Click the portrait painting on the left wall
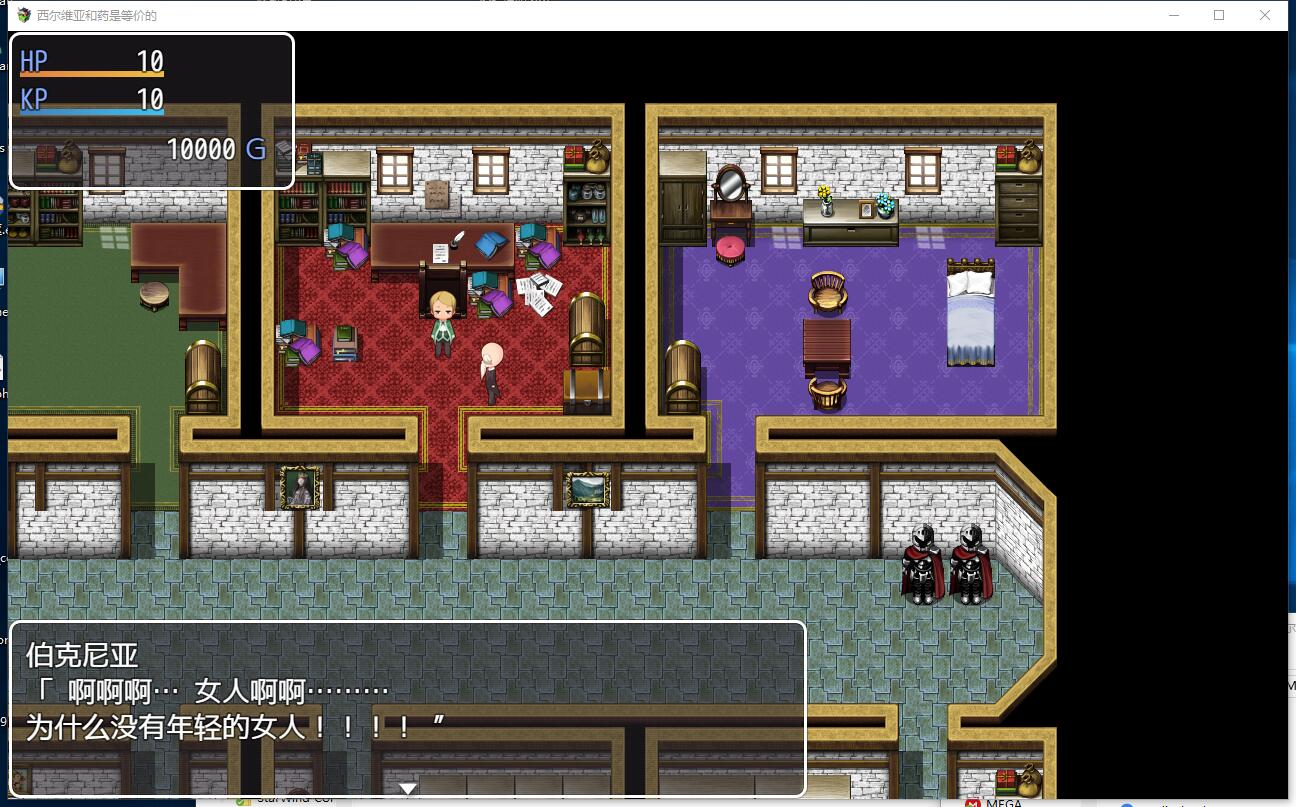The image size is (1296, 807). click(x=299, y=488)
